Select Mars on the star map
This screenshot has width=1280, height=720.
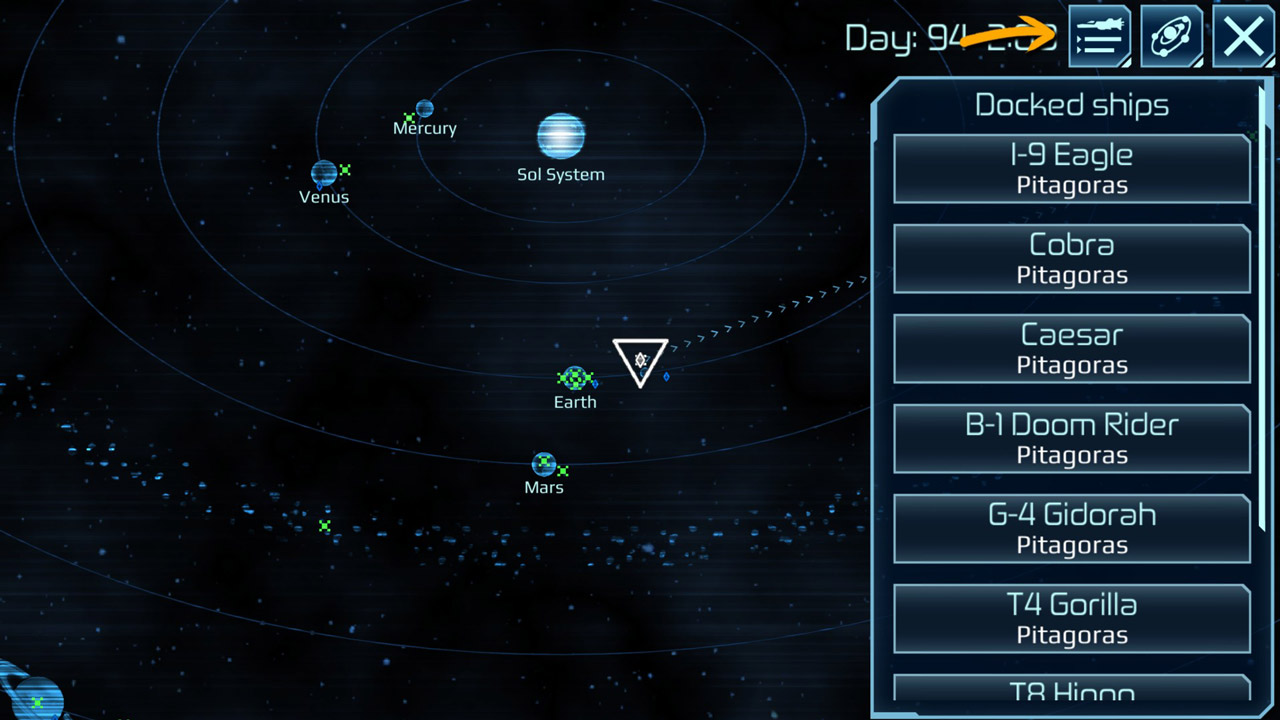click(x=543, y=464)
